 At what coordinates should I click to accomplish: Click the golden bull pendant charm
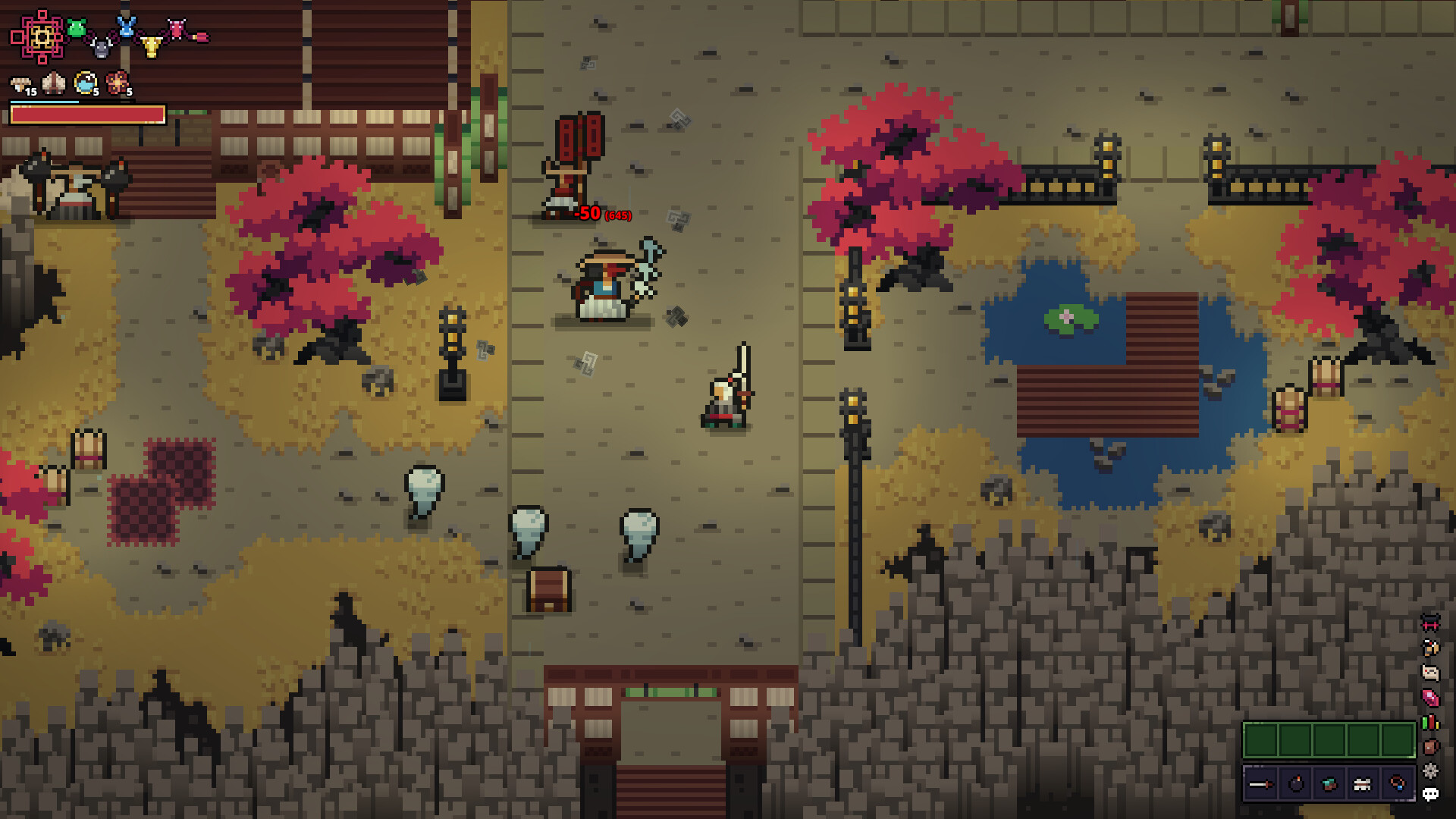(150, 47)
